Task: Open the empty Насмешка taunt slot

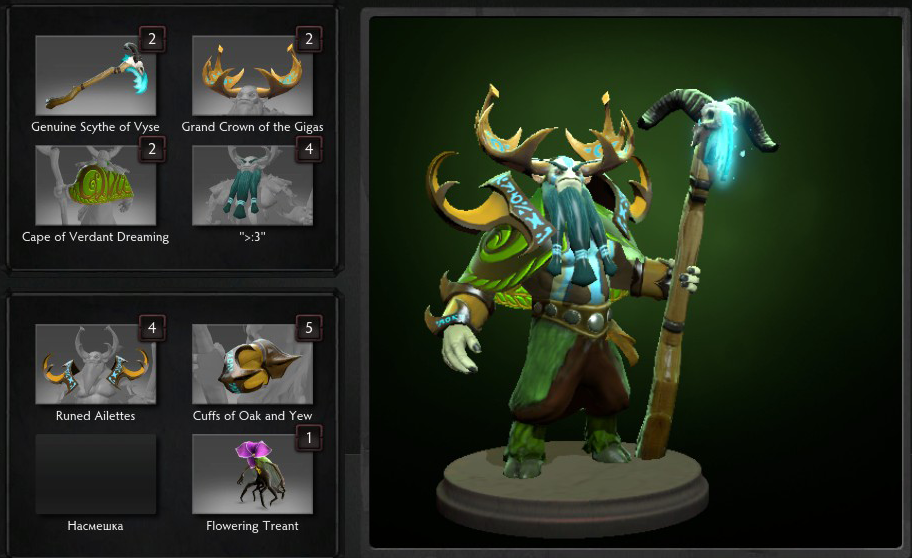Action: 95,474
